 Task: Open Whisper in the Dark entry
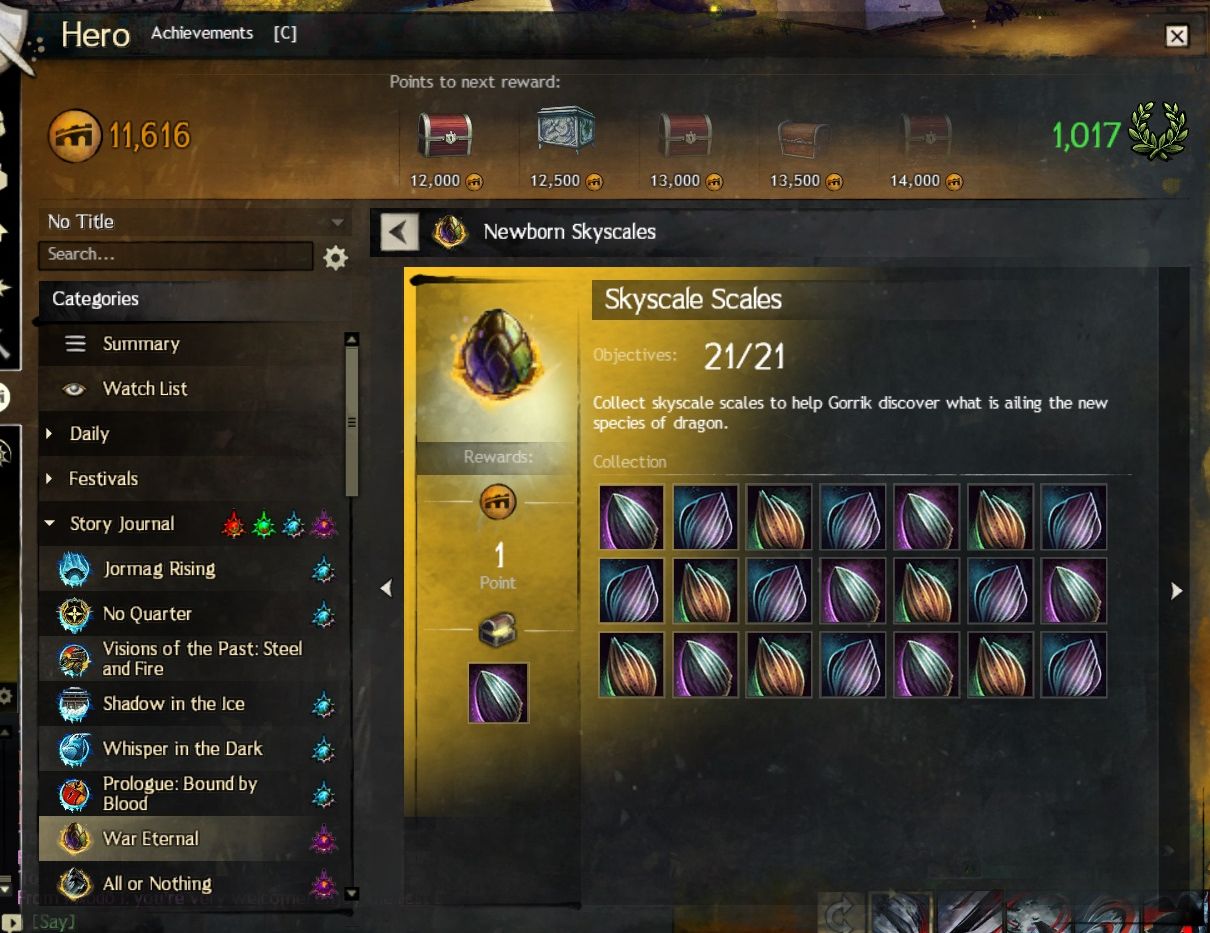pos(182,749)
